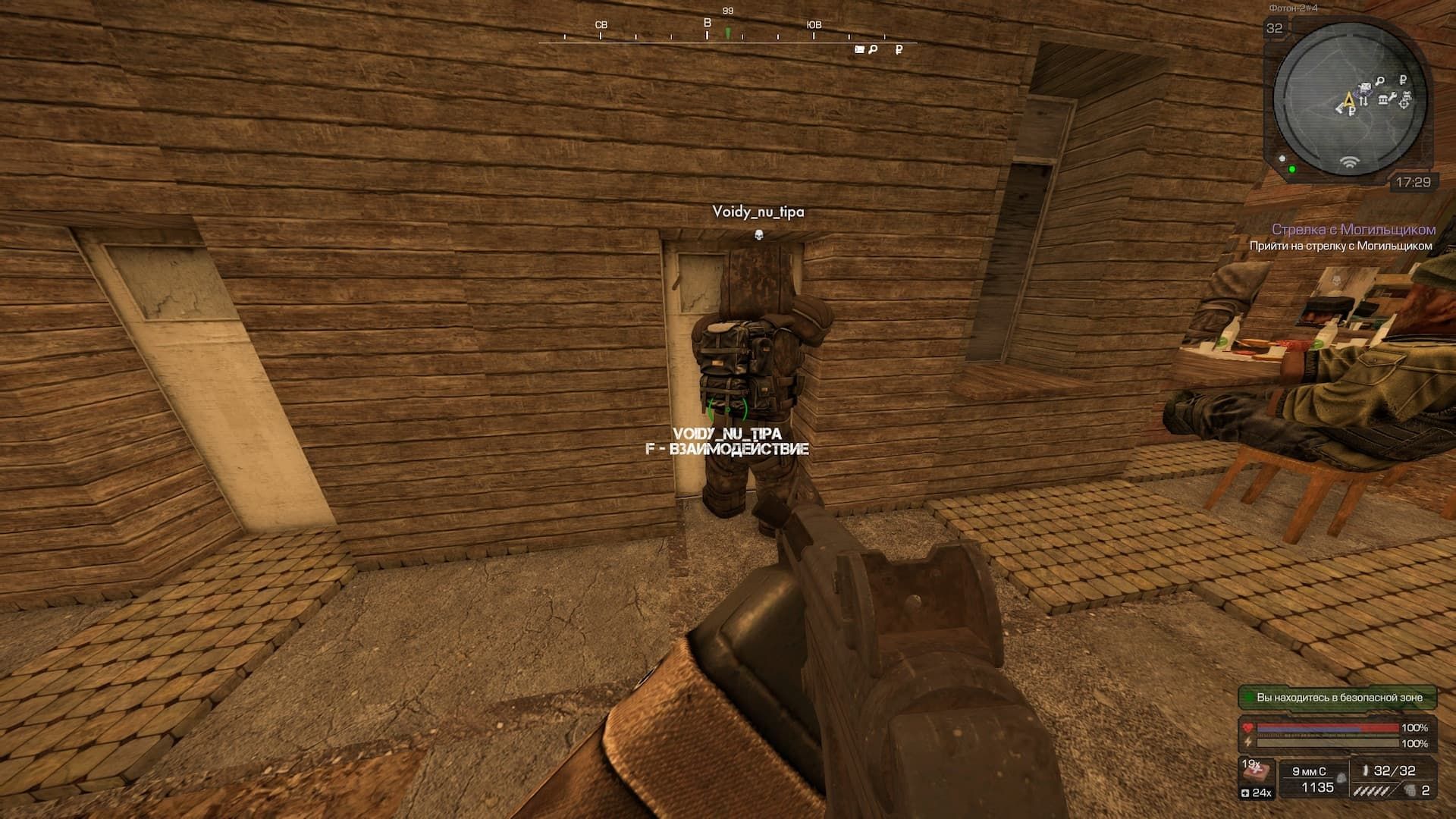Image resolution: width=1456 pixels, height=819 pixels.
Task: Click the exchange arrows icon on the minimap
Action: pyautogui.click(x=1363, y=102)
